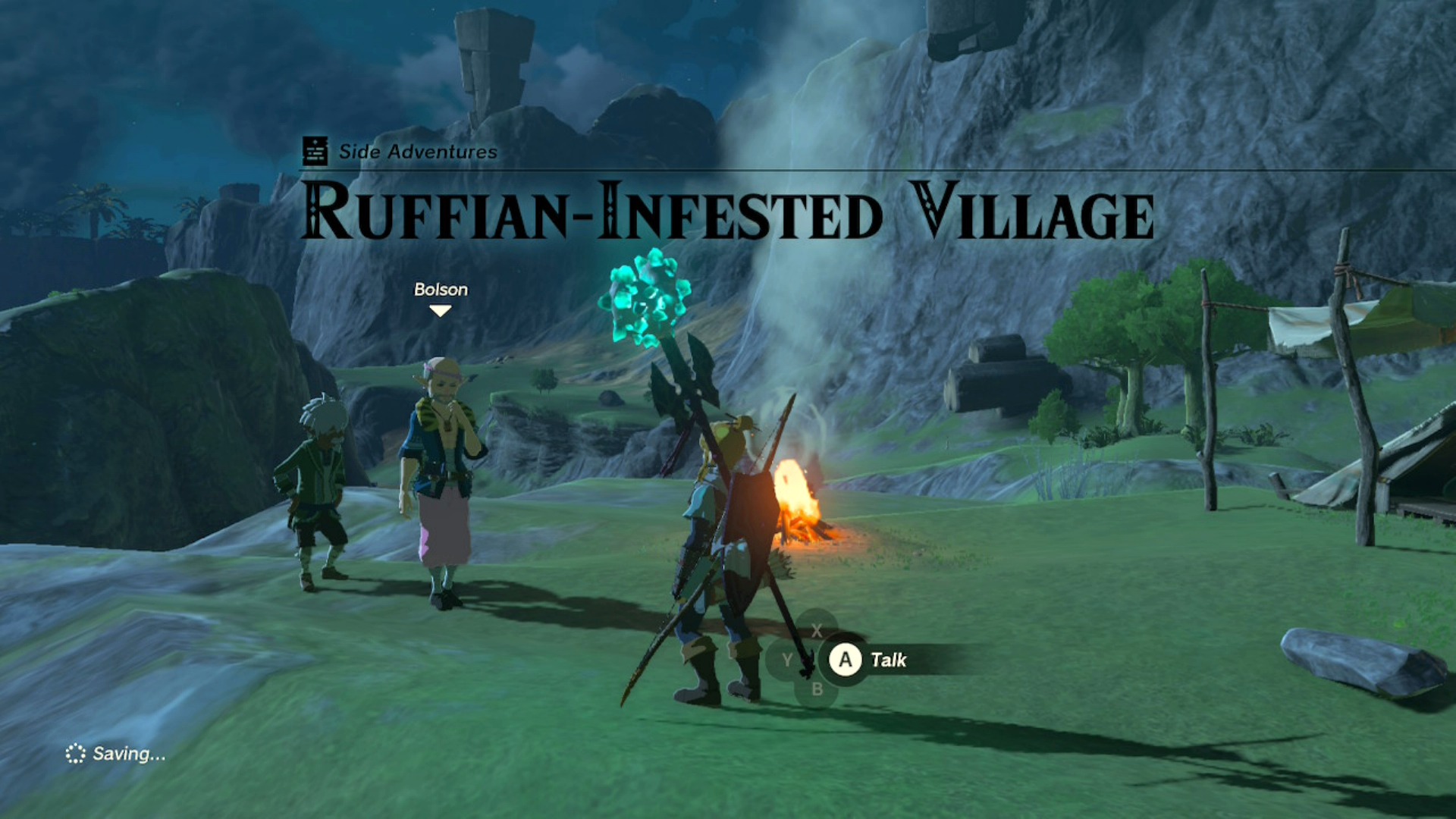This screenshot has width=1456, height=819.
Task: Click the B button icon
Action: [817, 690]
